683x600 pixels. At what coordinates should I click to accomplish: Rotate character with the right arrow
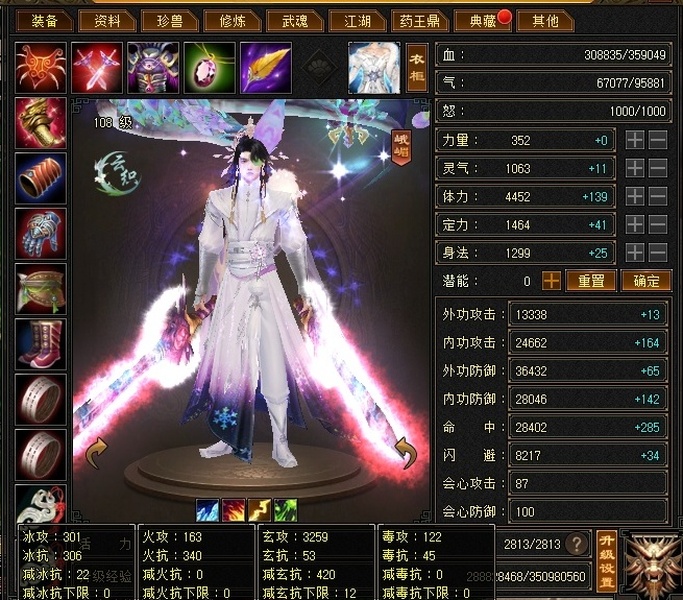click(404, 455)
